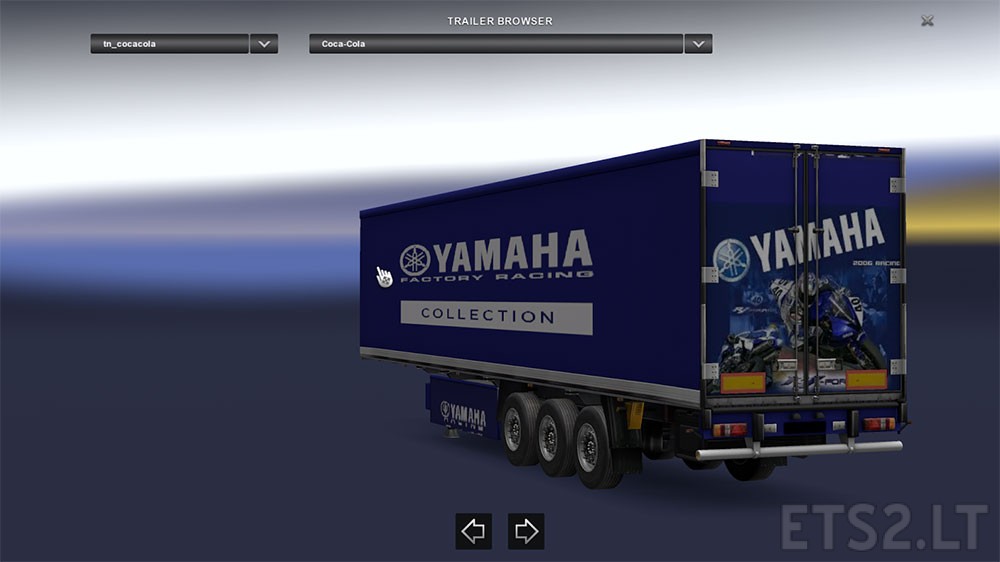Close the Trailer Browser window
1000x562 pixels.
point(927,20)
